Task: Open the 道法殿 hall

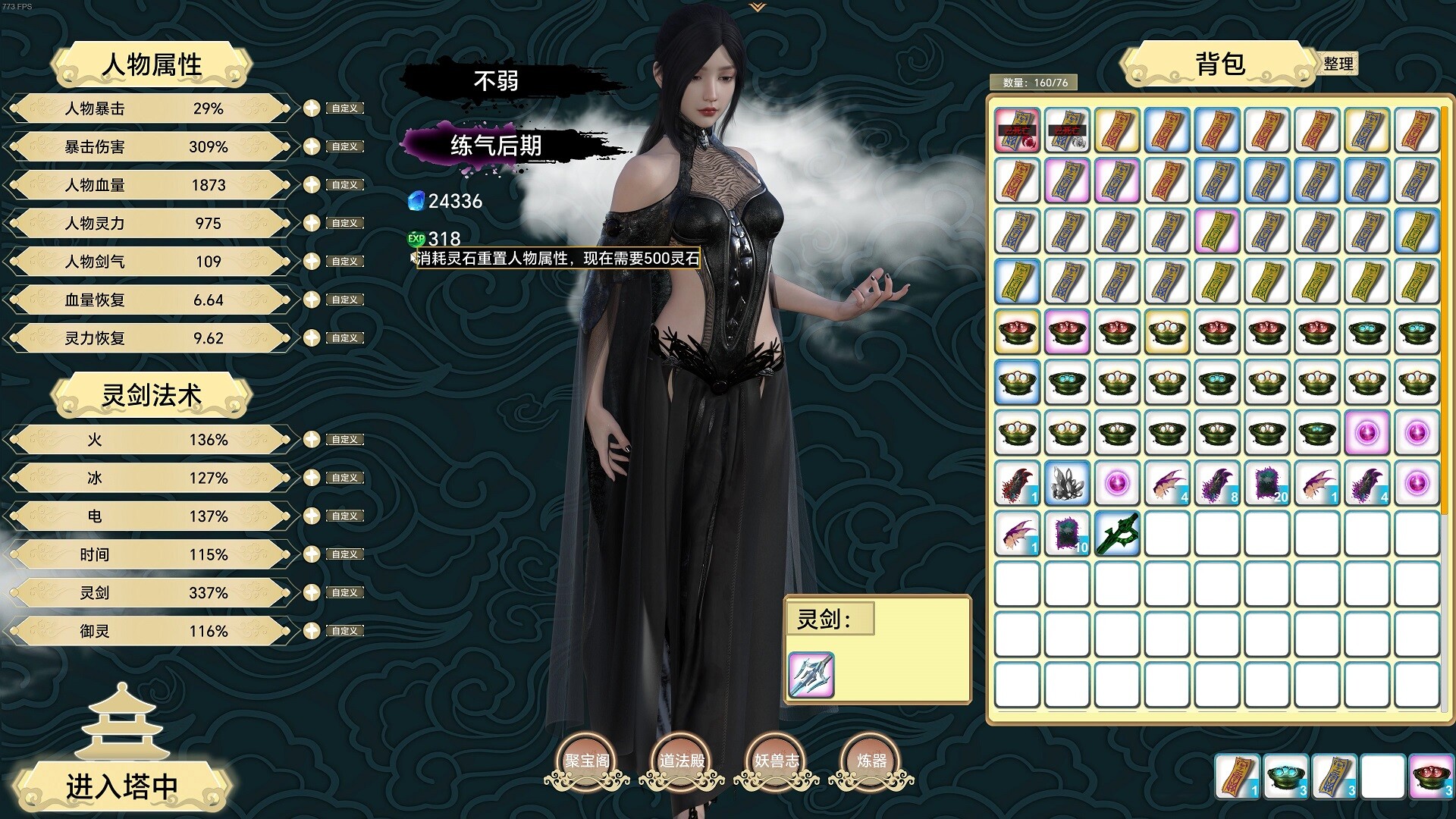Action: (x=682, y=761)
